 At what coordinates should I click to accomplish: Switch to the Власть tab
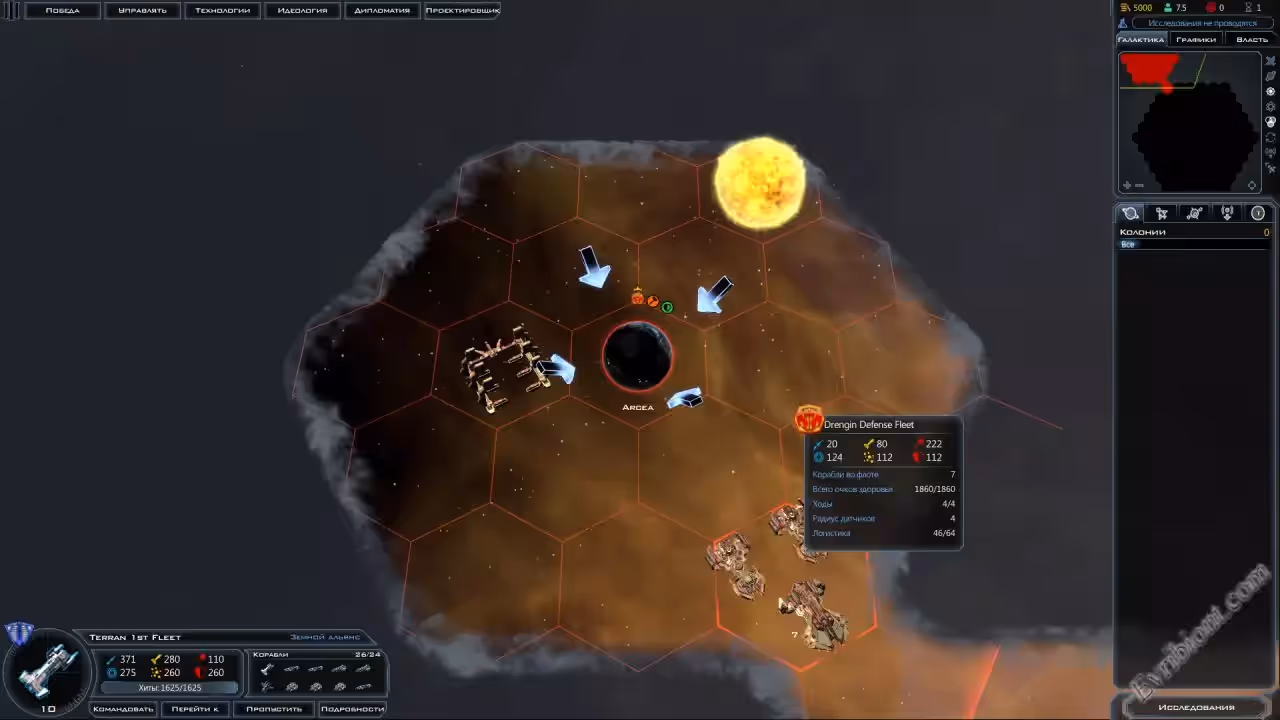click(1251, 40)
